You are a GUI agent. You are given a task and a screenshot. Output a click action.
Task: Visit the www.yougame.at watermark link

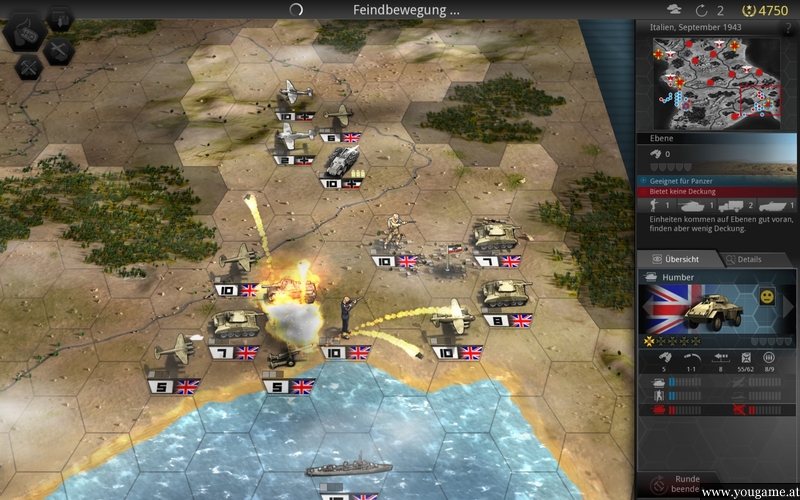[x=748, y=493]
